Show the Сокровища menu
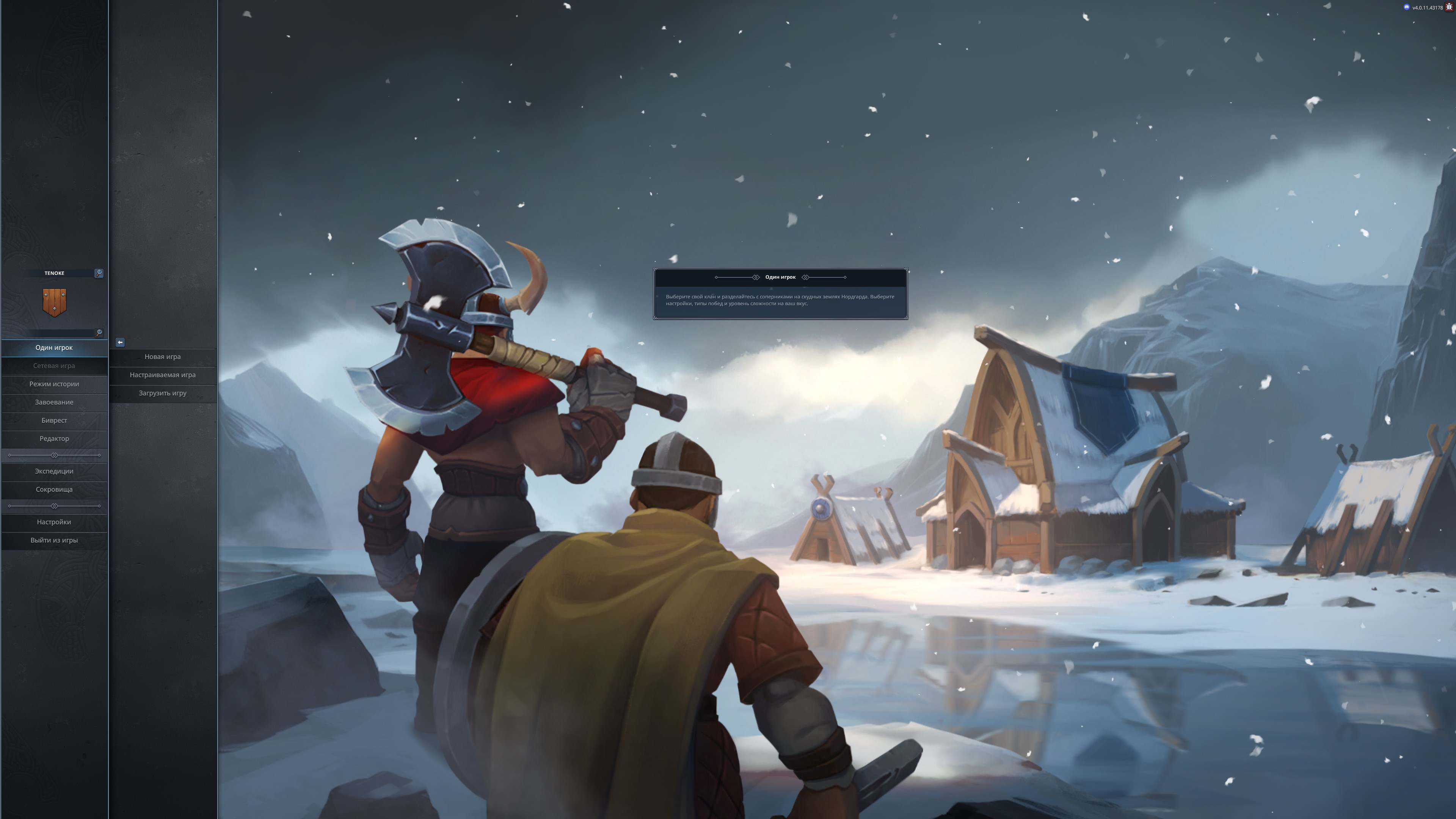 click(x=54, y=490)
